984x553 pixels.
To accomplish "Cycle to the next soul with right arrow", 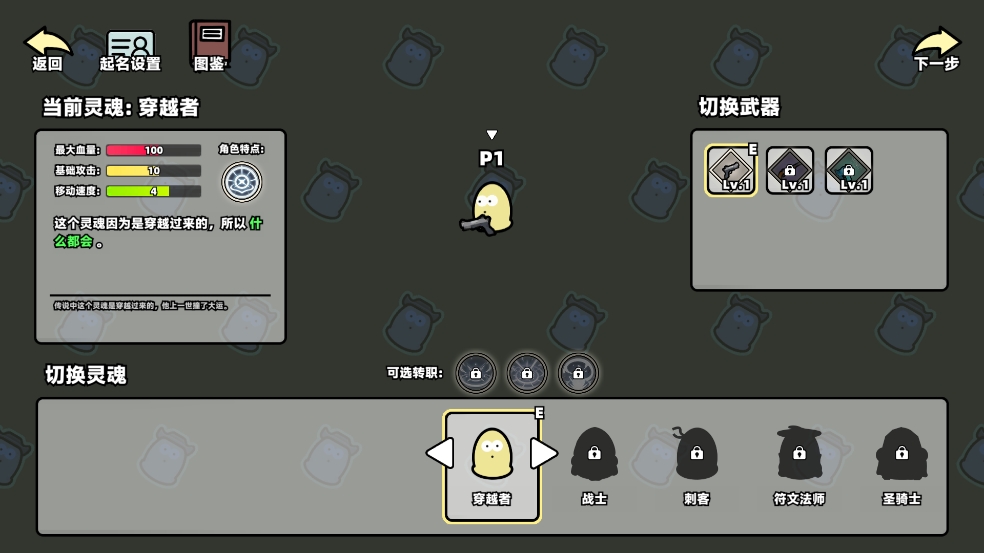I will (x=543, y=453).
